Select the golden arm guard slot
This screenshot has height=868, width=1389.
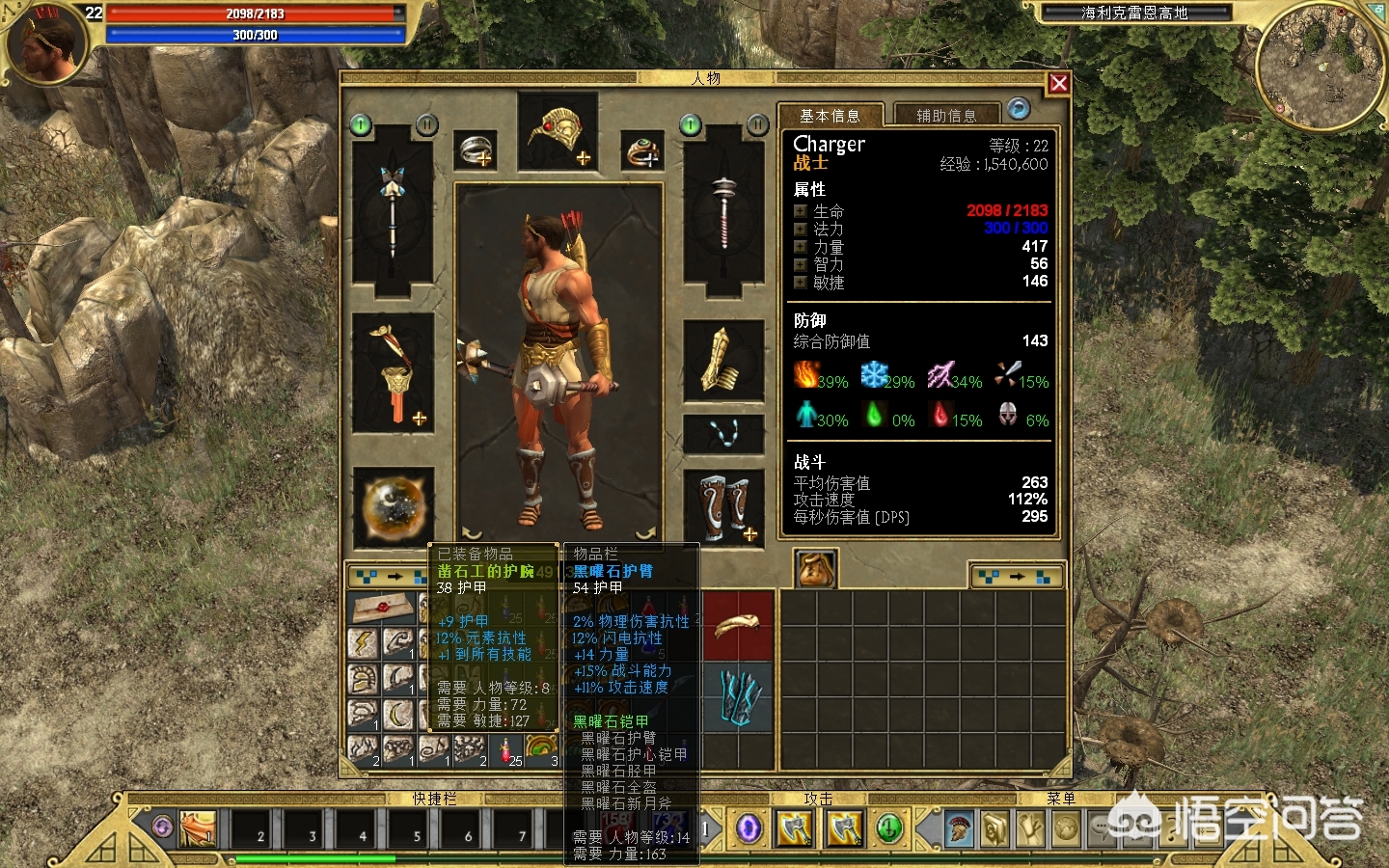(723, 361)
